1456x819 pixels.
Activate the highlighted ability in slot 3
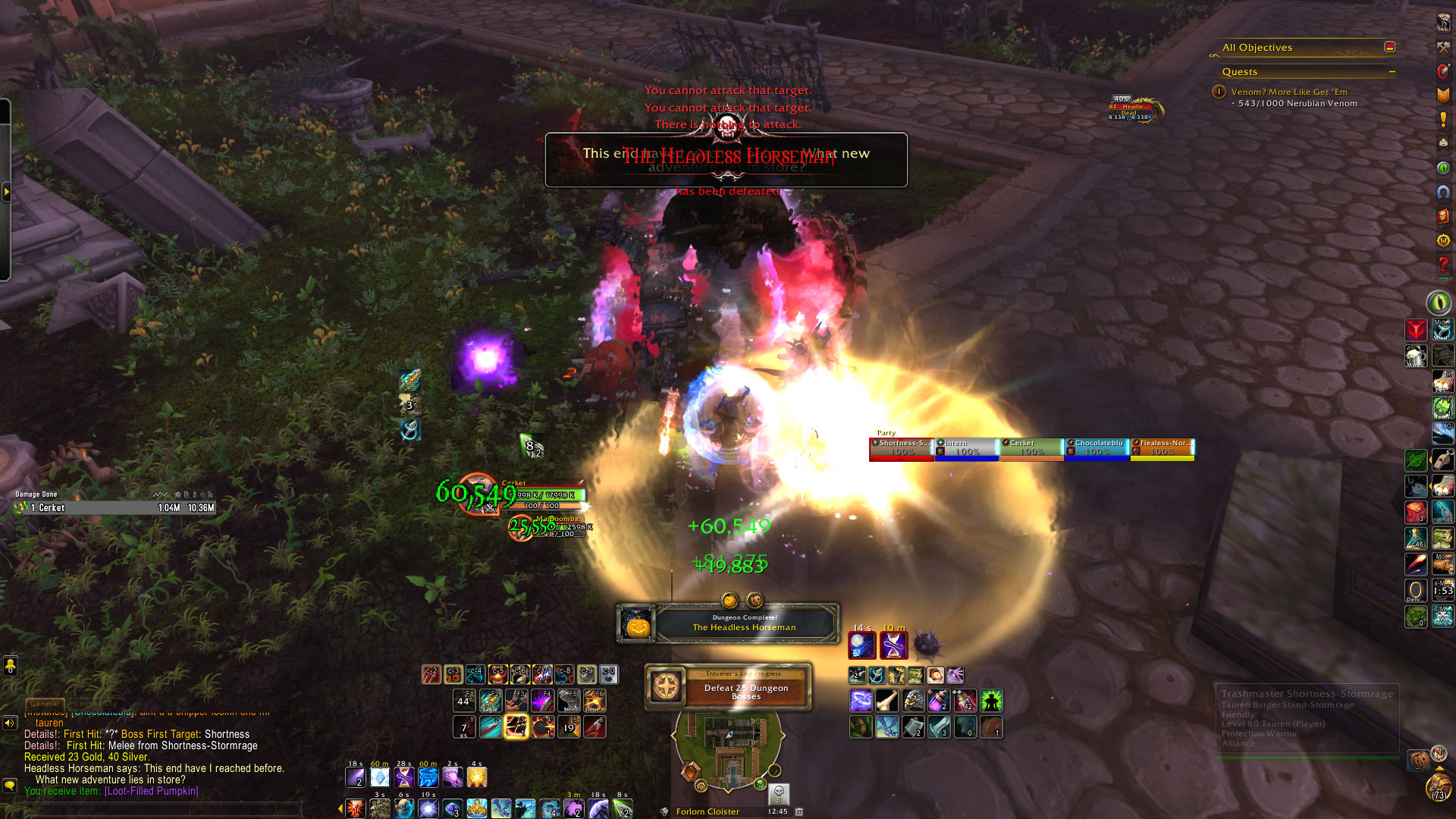pos(516,727)
